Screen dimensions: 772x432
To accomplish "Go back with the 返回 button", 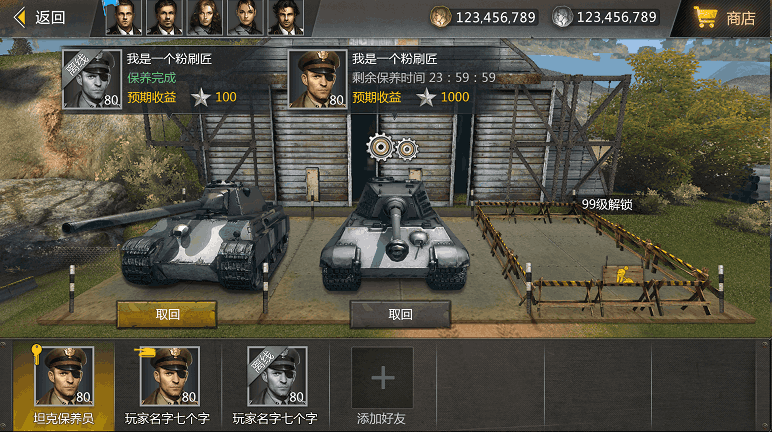I will coord(40,17).
